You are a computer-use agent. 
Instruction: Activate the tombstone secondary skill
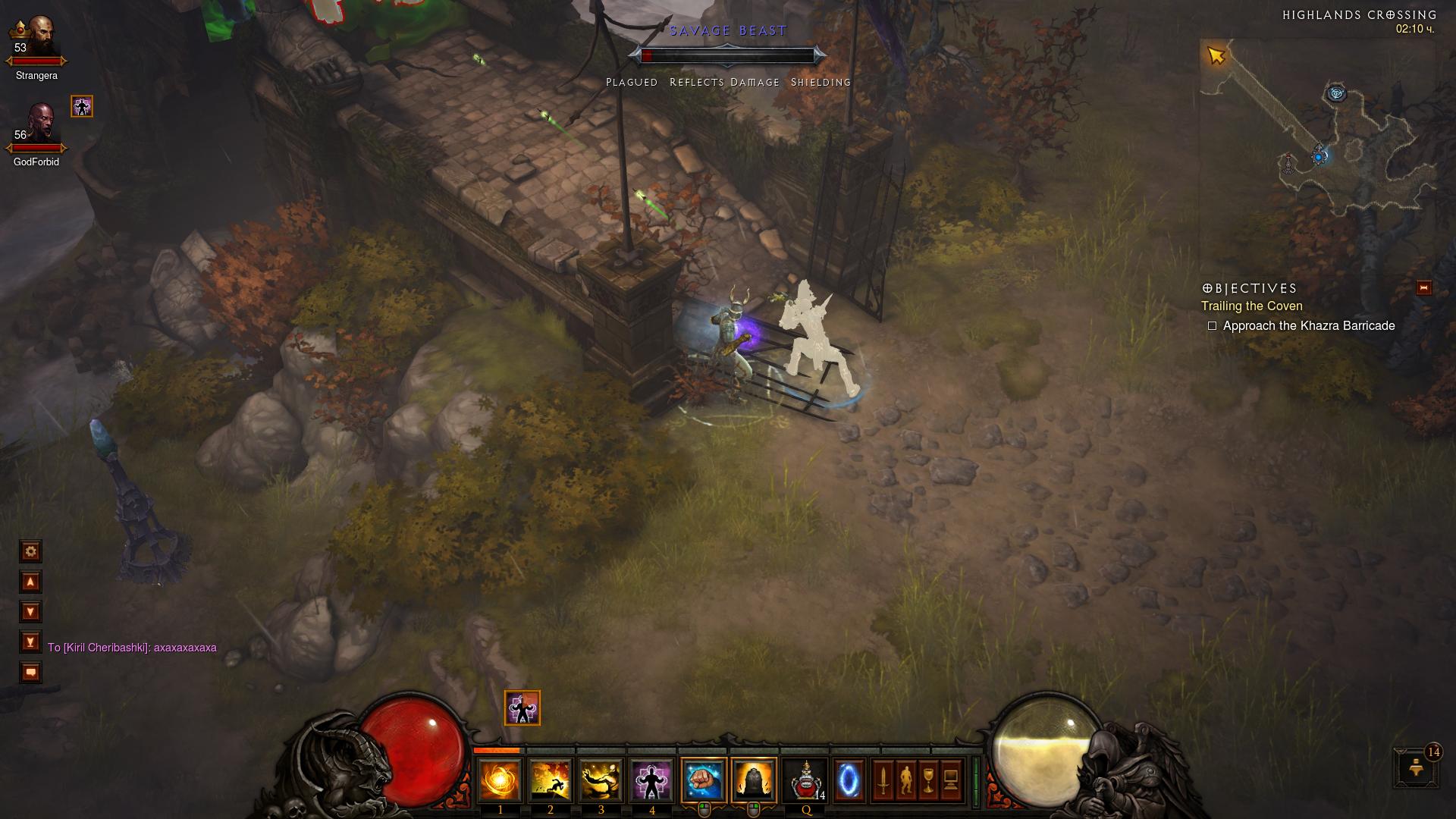click(x=754, y=780)
